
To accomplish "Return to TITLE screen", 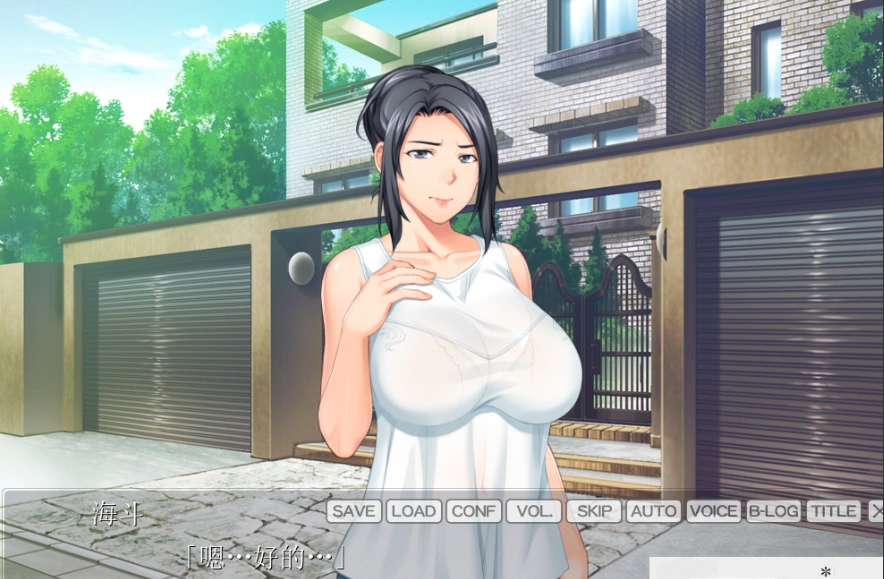I will click(833, 511).
